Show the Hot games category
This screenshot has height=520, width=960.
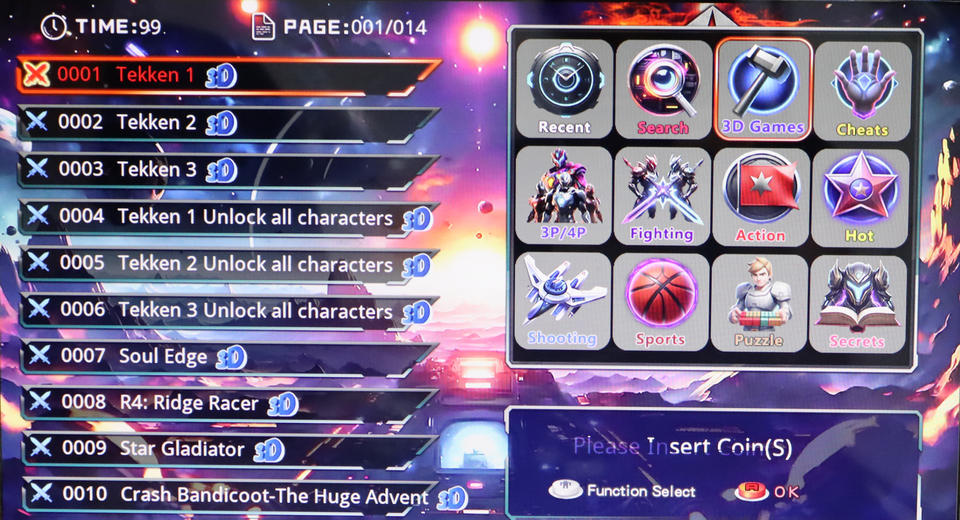(x=860, y=196)
